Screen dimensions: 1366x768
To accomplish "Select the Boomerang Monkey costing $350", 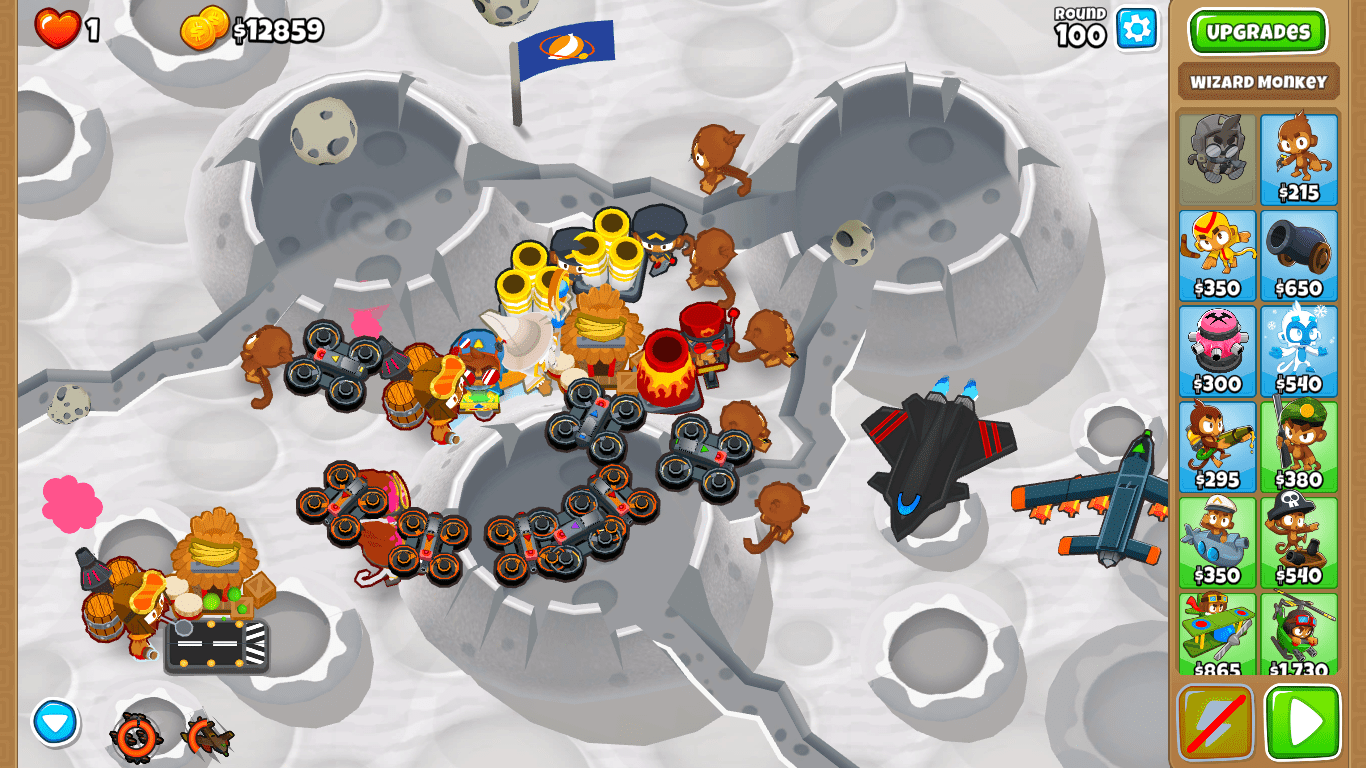I will pos(1218,253).
